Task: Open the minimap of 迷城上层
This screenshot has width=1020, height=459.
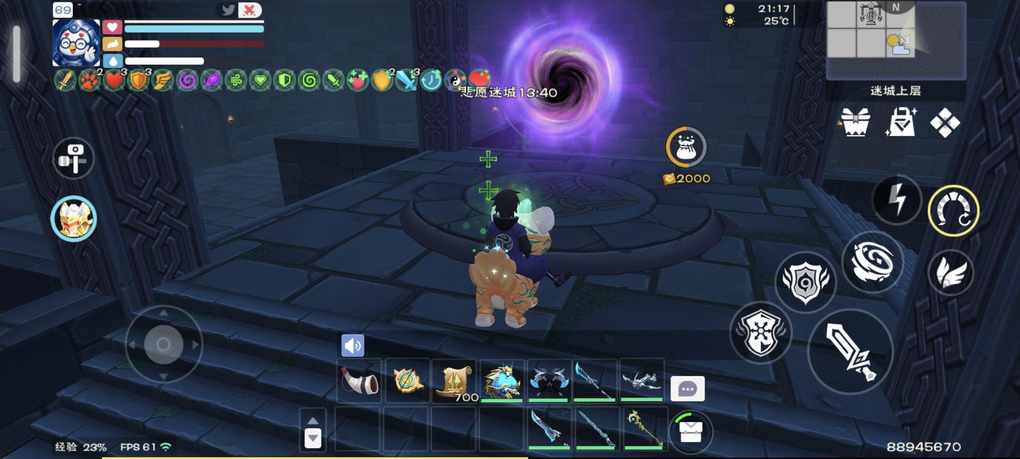Action: tap(896, 40)
